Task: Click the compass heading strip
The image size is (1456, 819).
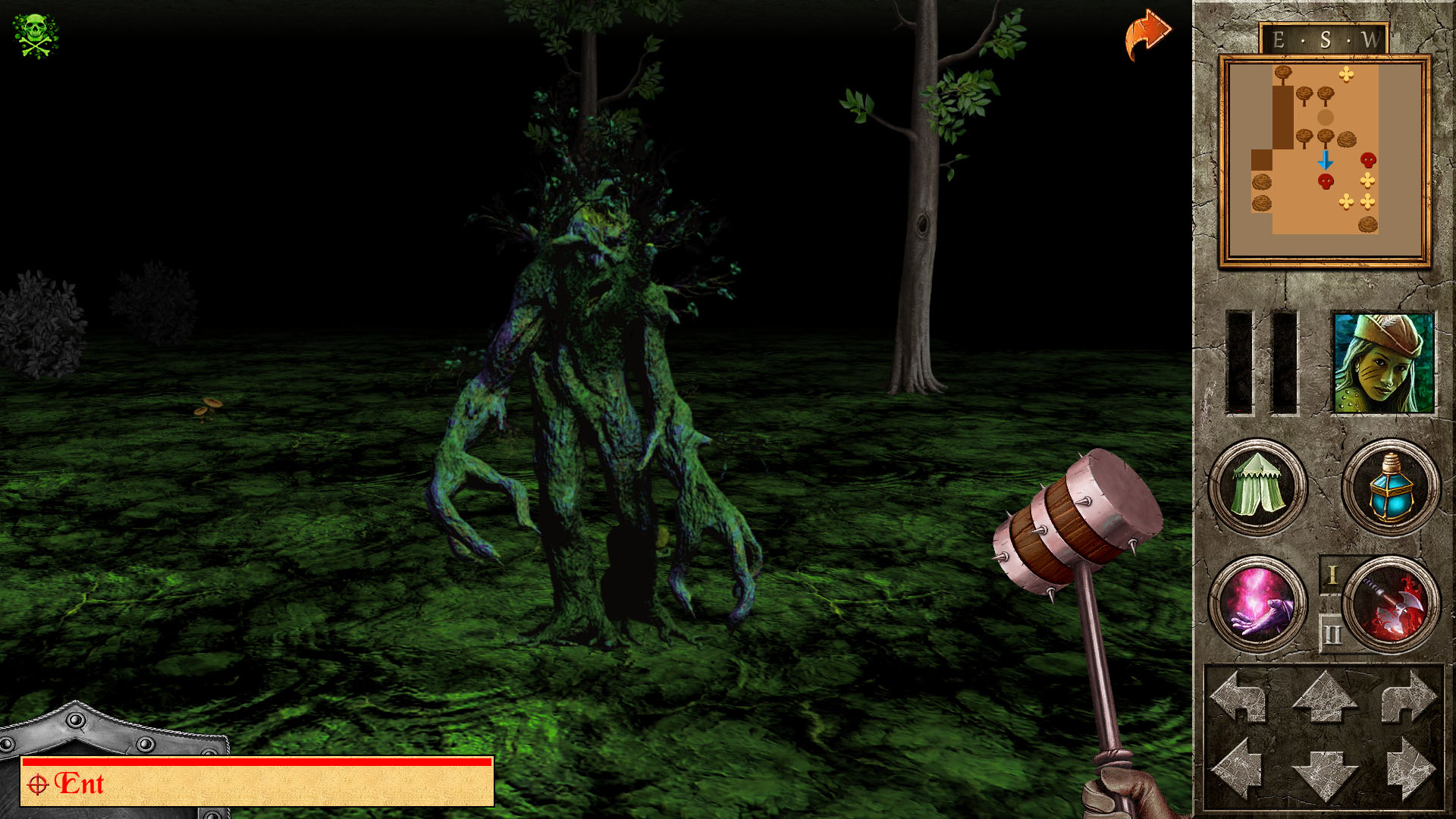Action: (x=1324, y=39)
